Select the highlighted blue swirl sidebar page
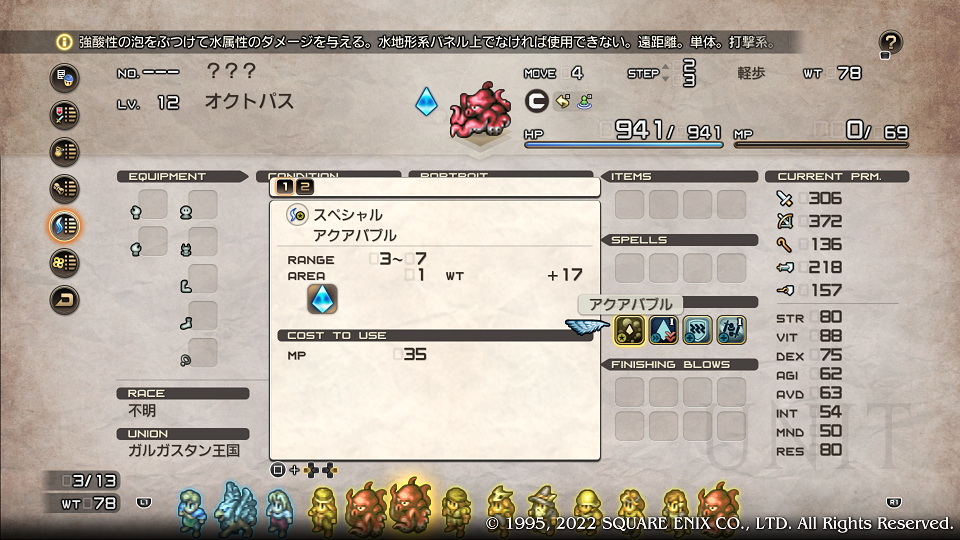960x540 pixels. (65, 225)
